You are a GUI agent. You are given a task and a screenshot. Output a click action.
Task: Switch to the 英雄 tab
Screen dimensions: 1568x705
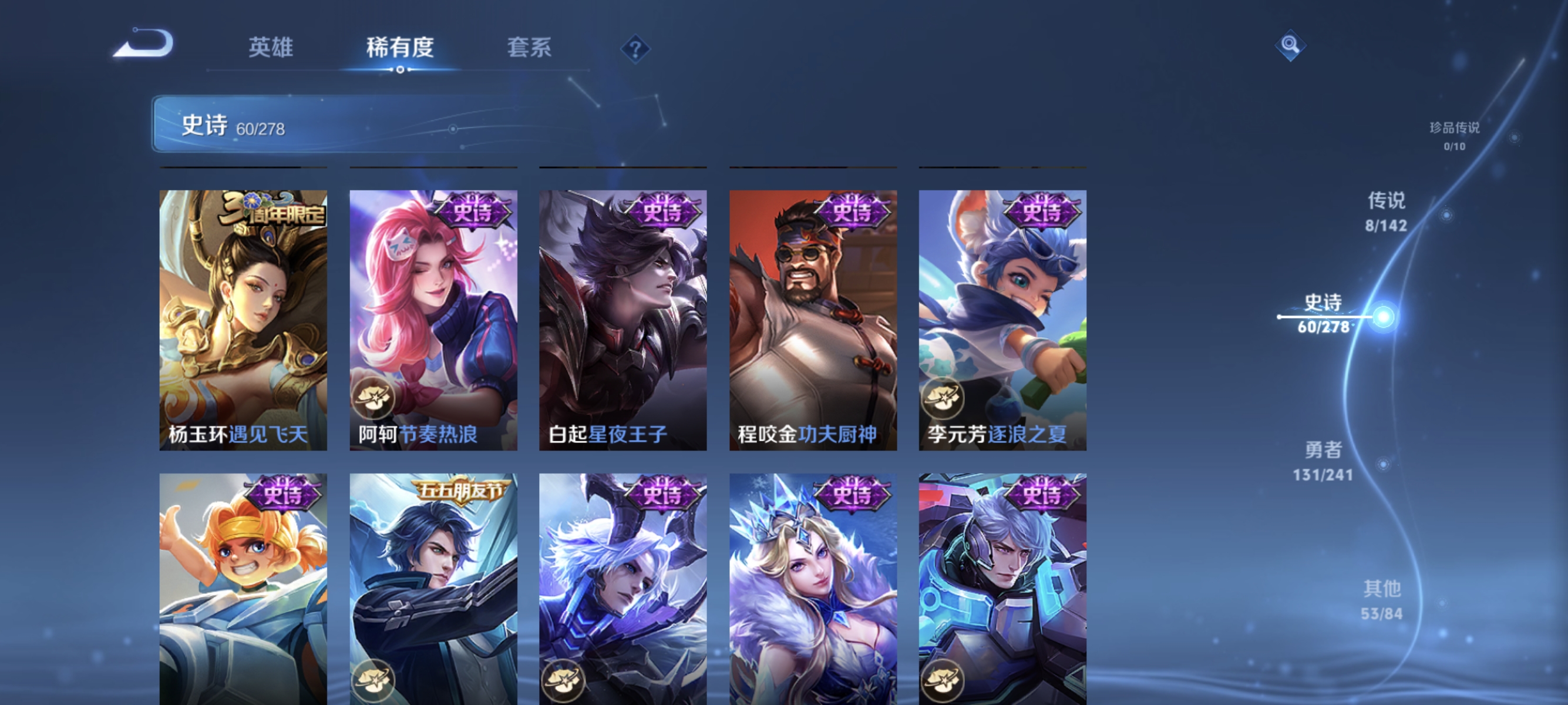[272, 49]
